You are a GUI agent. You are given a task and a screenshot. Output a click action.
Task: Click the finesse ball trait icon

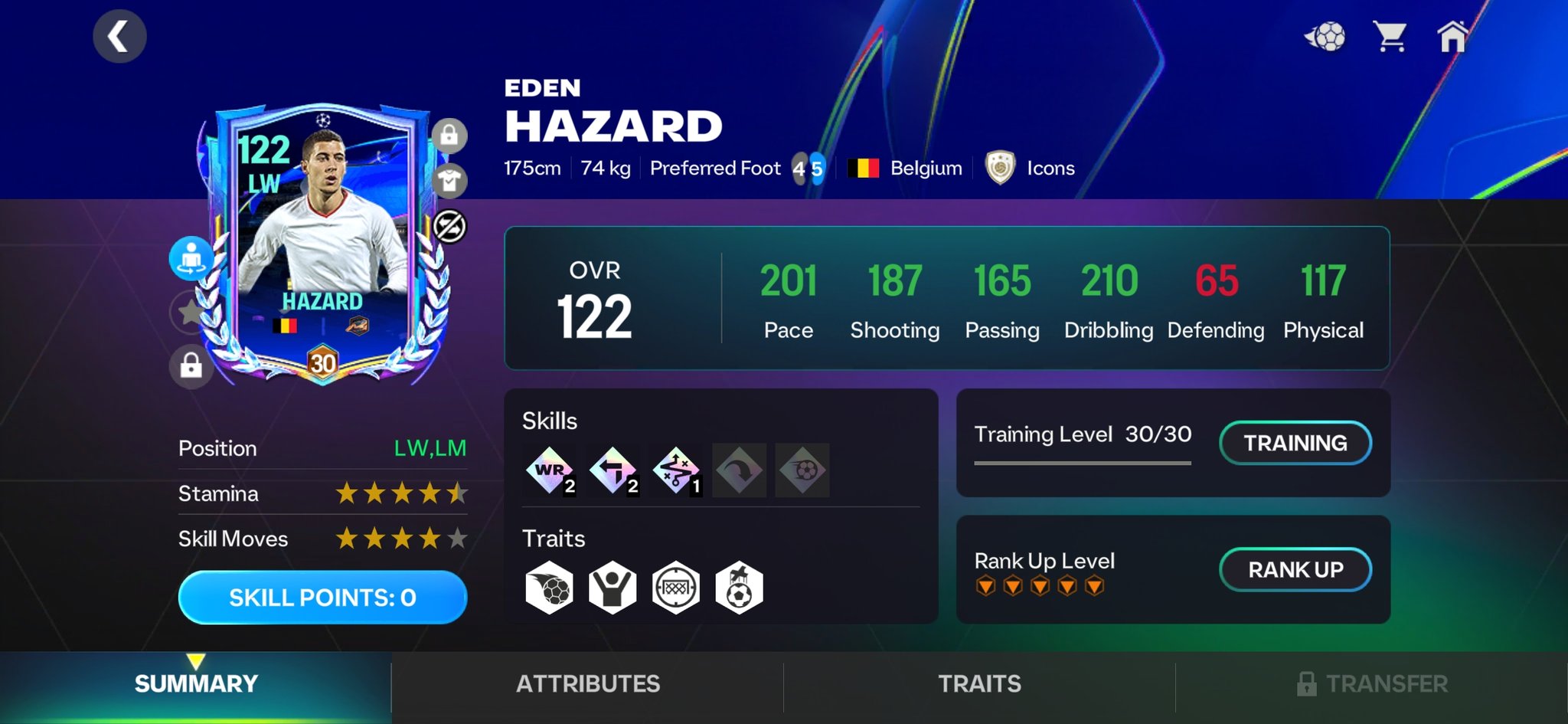(x=548, y=586)
